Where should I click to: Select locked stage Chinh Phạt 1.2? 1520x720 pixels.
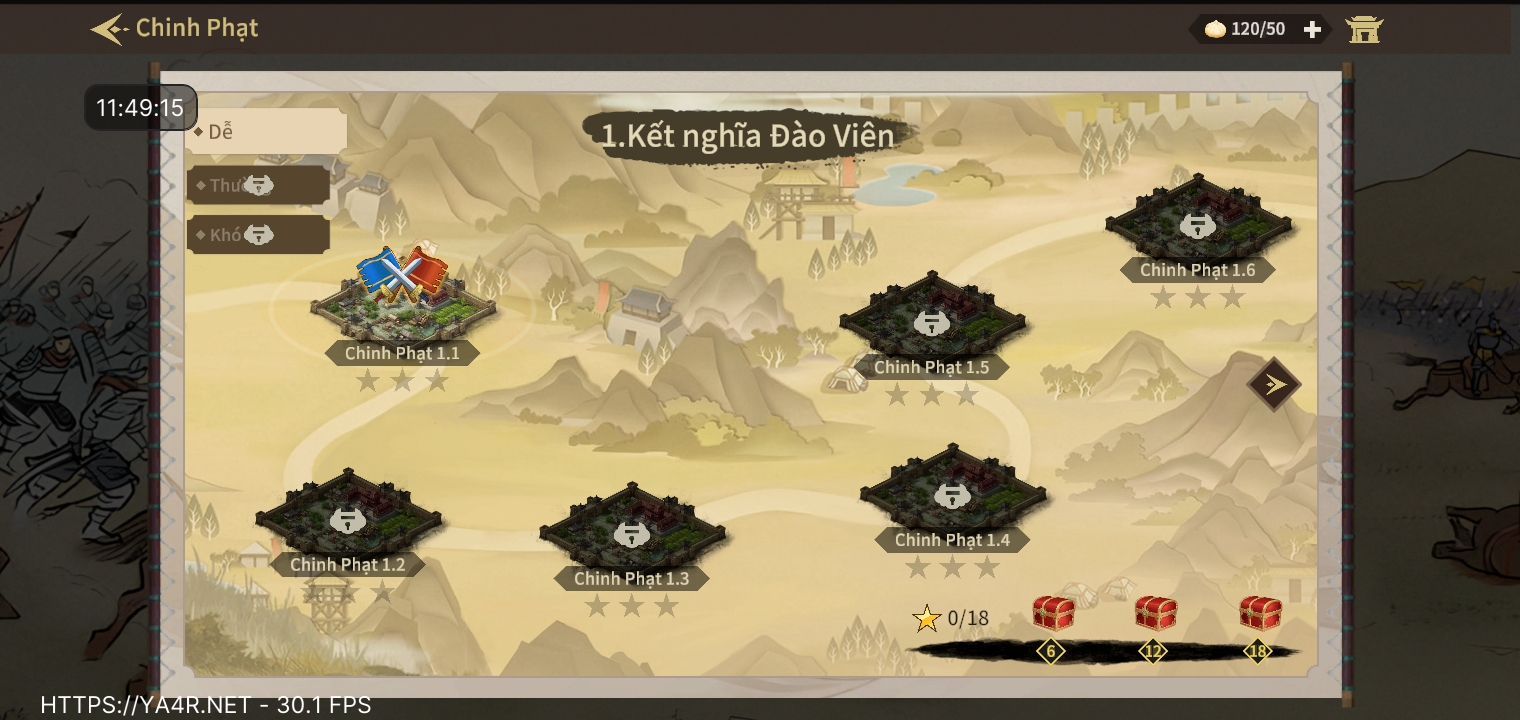(x=348, y=518)
